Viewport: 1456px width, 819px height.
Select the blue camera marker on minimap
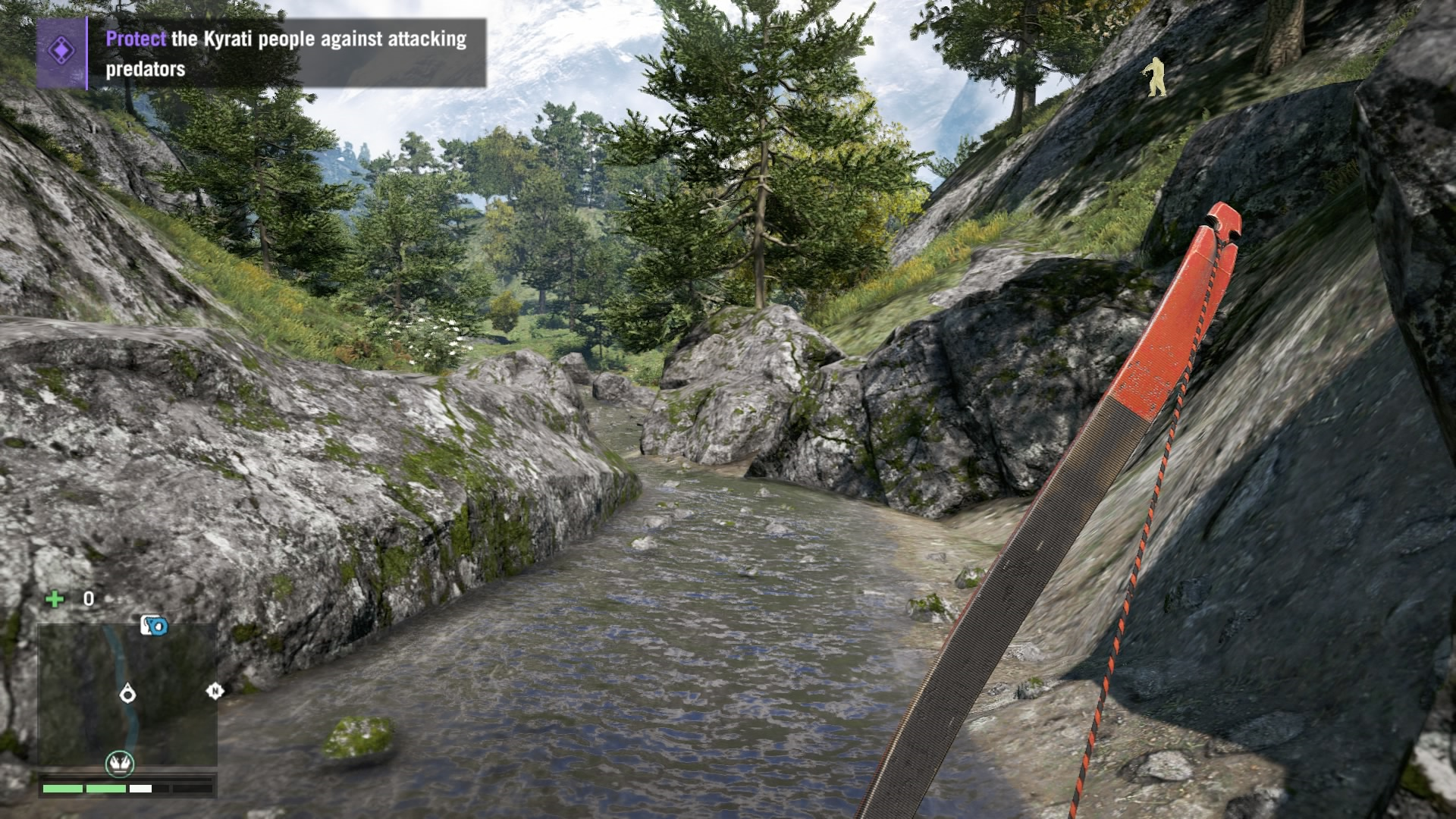pos(154,626)
